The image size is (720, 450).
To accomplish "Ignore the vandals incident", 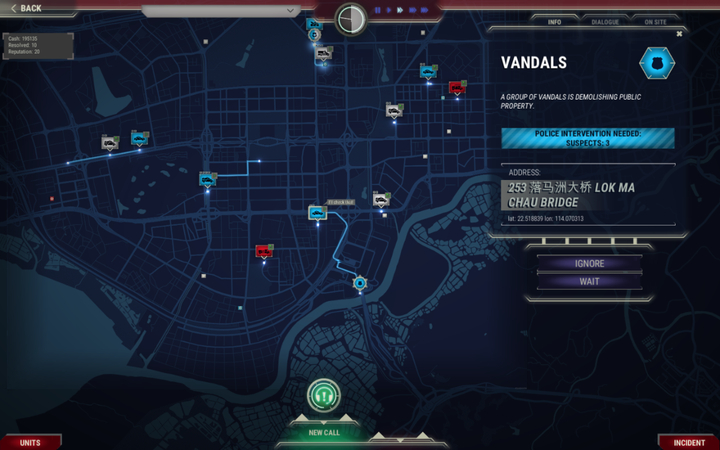I will coord(589,264).
